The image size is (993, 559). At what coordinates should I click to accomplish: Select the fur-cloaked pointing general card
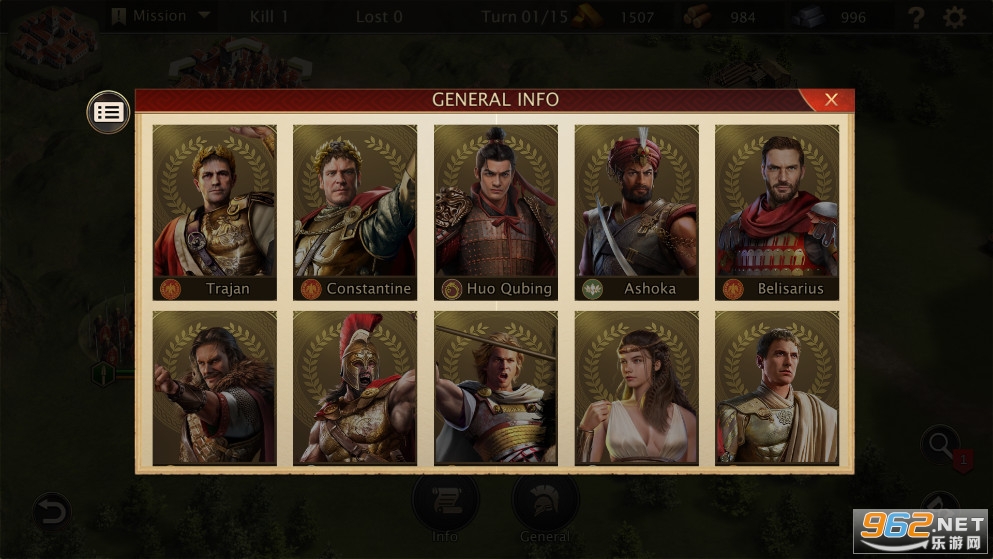tap(214, 388)
